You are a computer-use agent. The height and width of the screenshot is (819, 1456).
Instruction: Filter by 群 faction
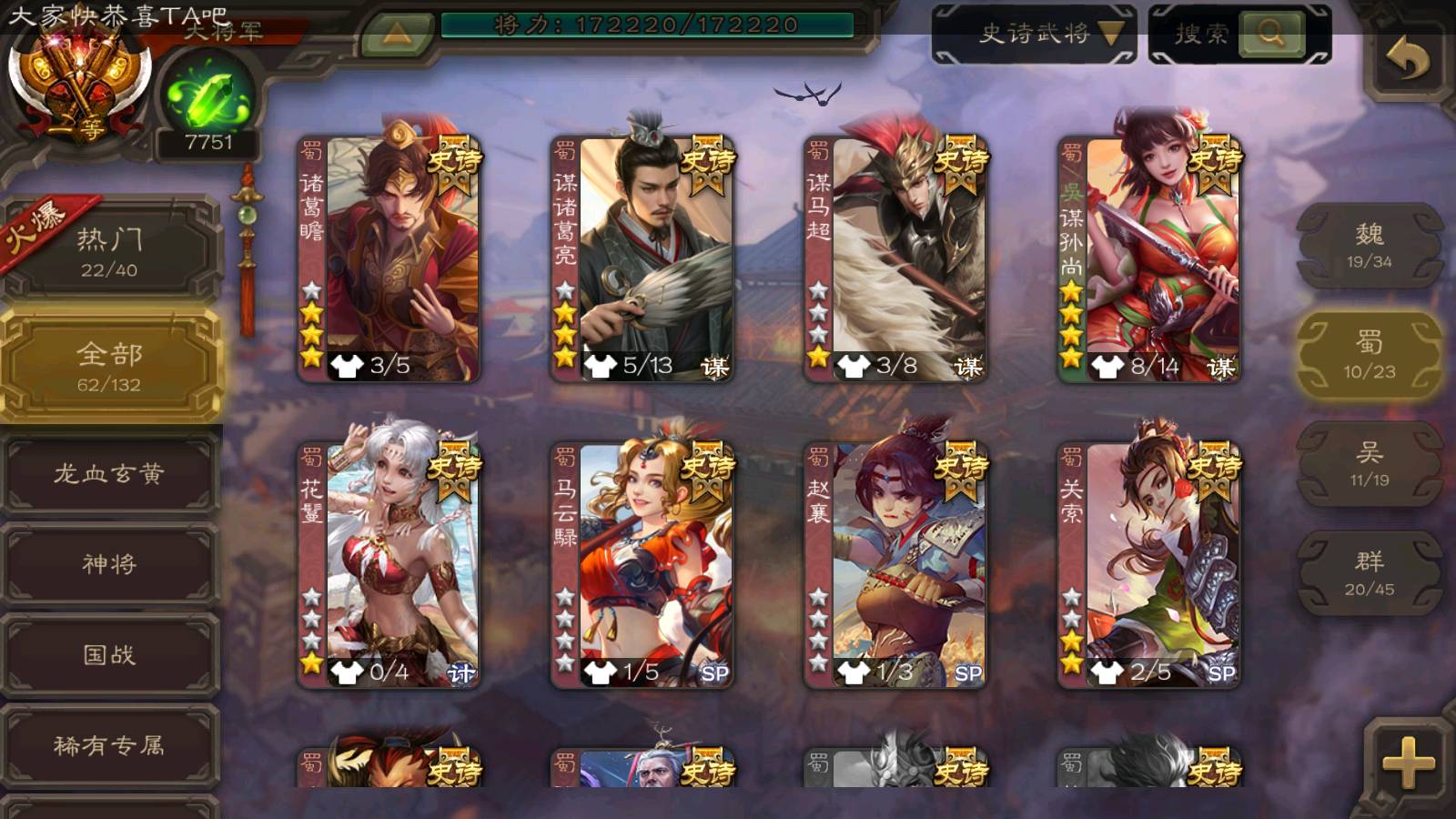tap(1369, 573)
